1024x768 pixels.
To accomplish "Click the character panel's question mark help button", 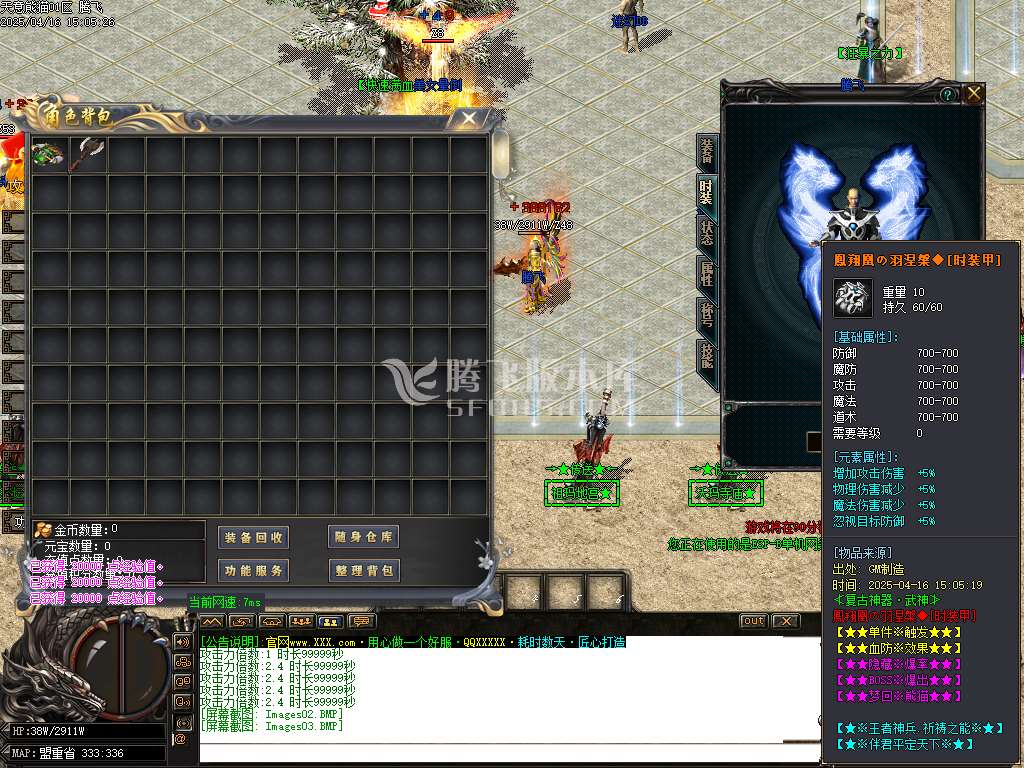I will pyautogui.click(x=947, y=94).
